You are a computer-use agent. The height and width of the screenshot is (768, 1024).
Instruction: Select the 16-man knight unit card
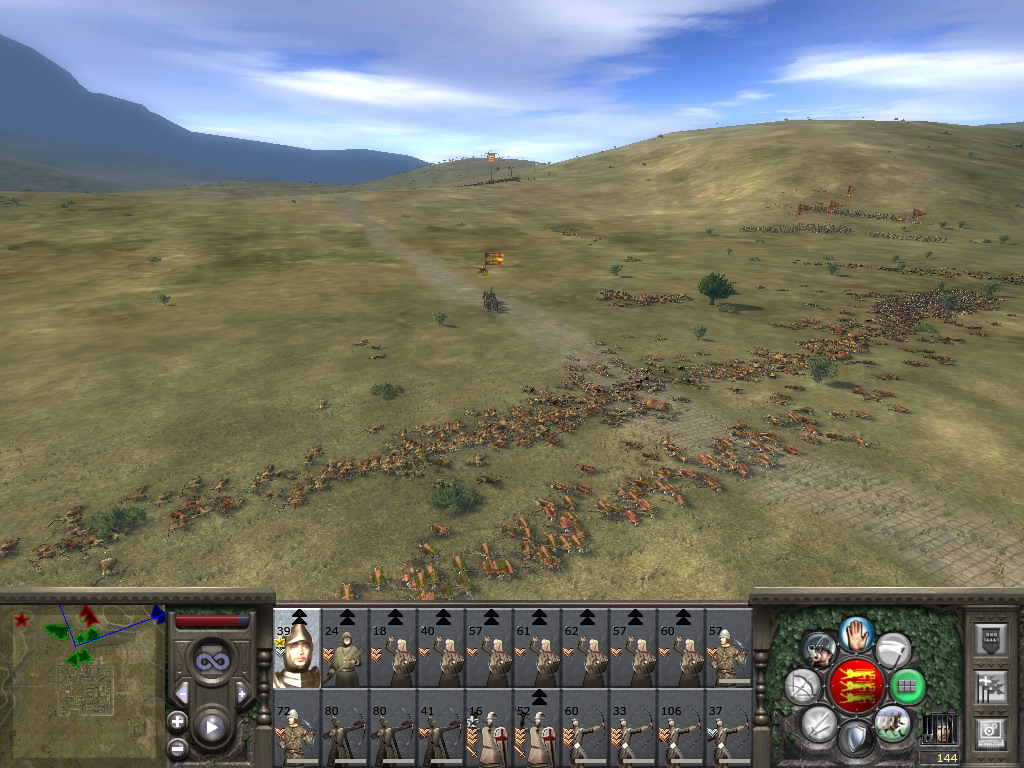click(x=489, y=727)
